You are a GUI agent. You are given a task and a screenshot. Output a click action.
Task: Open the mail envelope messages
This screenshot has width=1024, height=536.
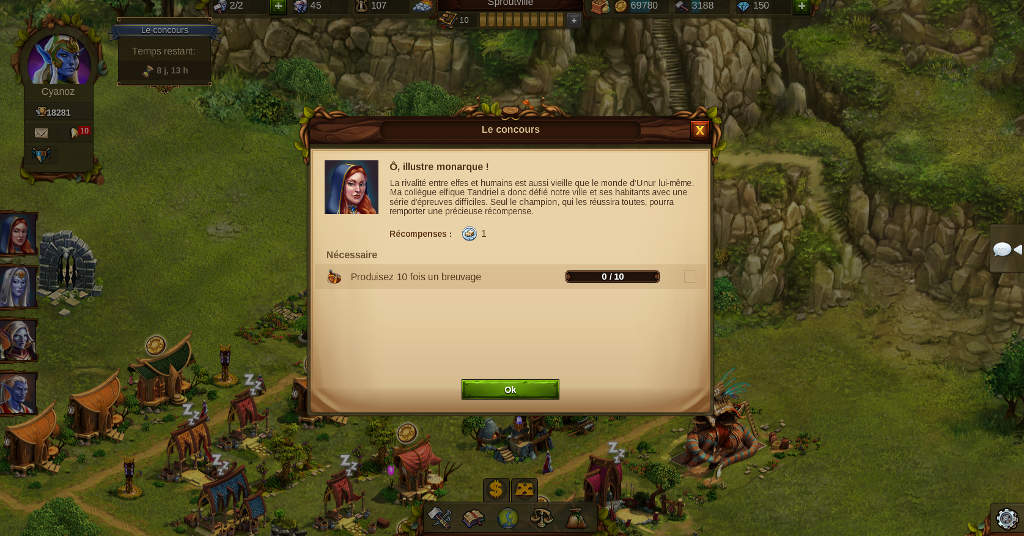point(41,132)
